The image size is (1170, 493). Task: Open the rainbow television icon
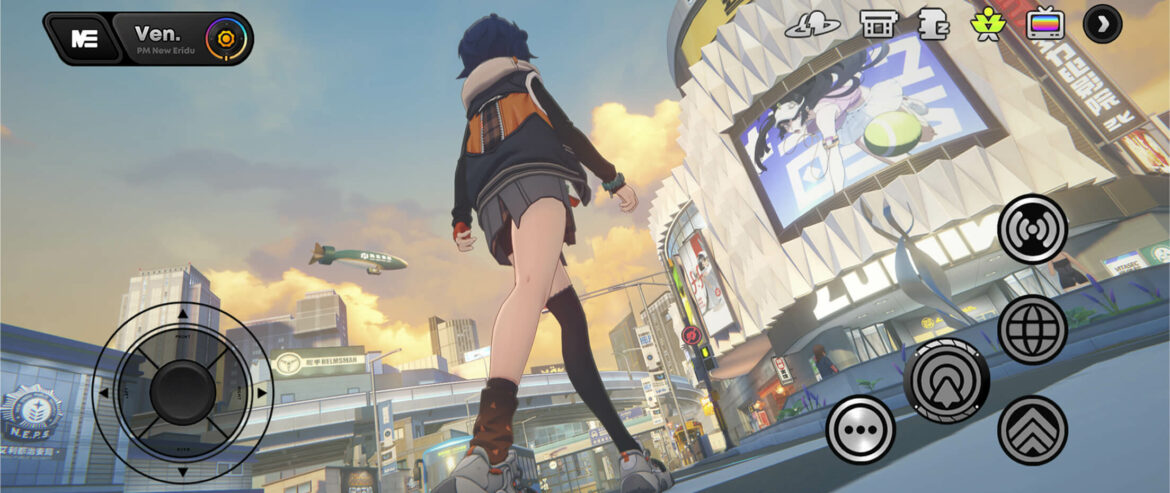[x=1045, y=23]
